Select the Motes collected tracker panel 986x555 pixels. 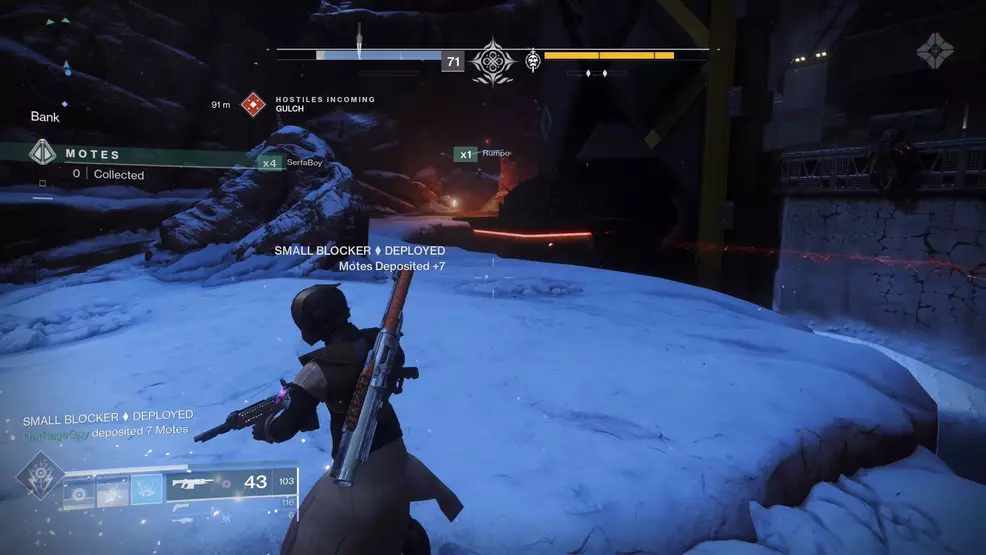(90, 163)
